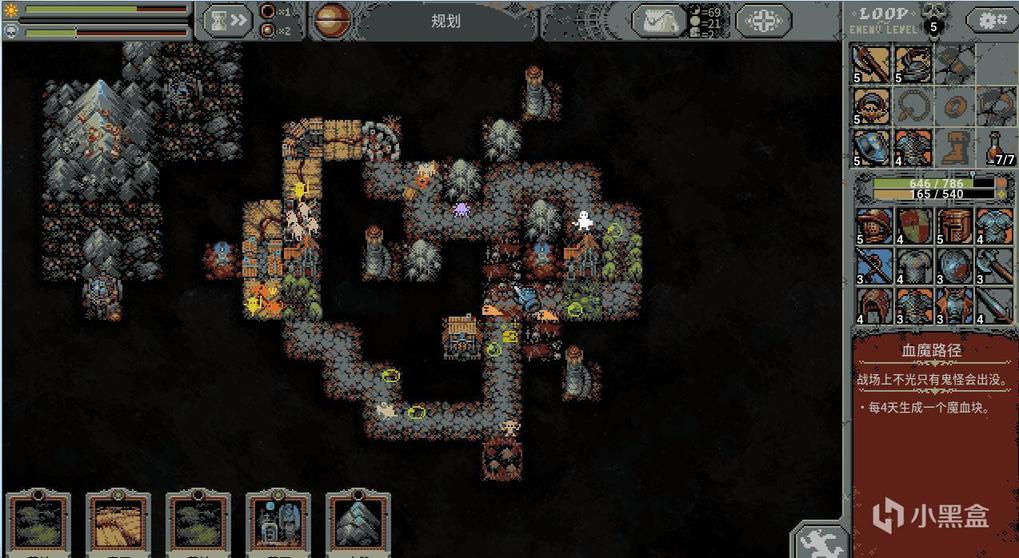Image resolution: width=1019 pixels, height=558 pixels.
Task: Select the blue spear in inventory
Action: pyautogui.click(x=871, y=266)
